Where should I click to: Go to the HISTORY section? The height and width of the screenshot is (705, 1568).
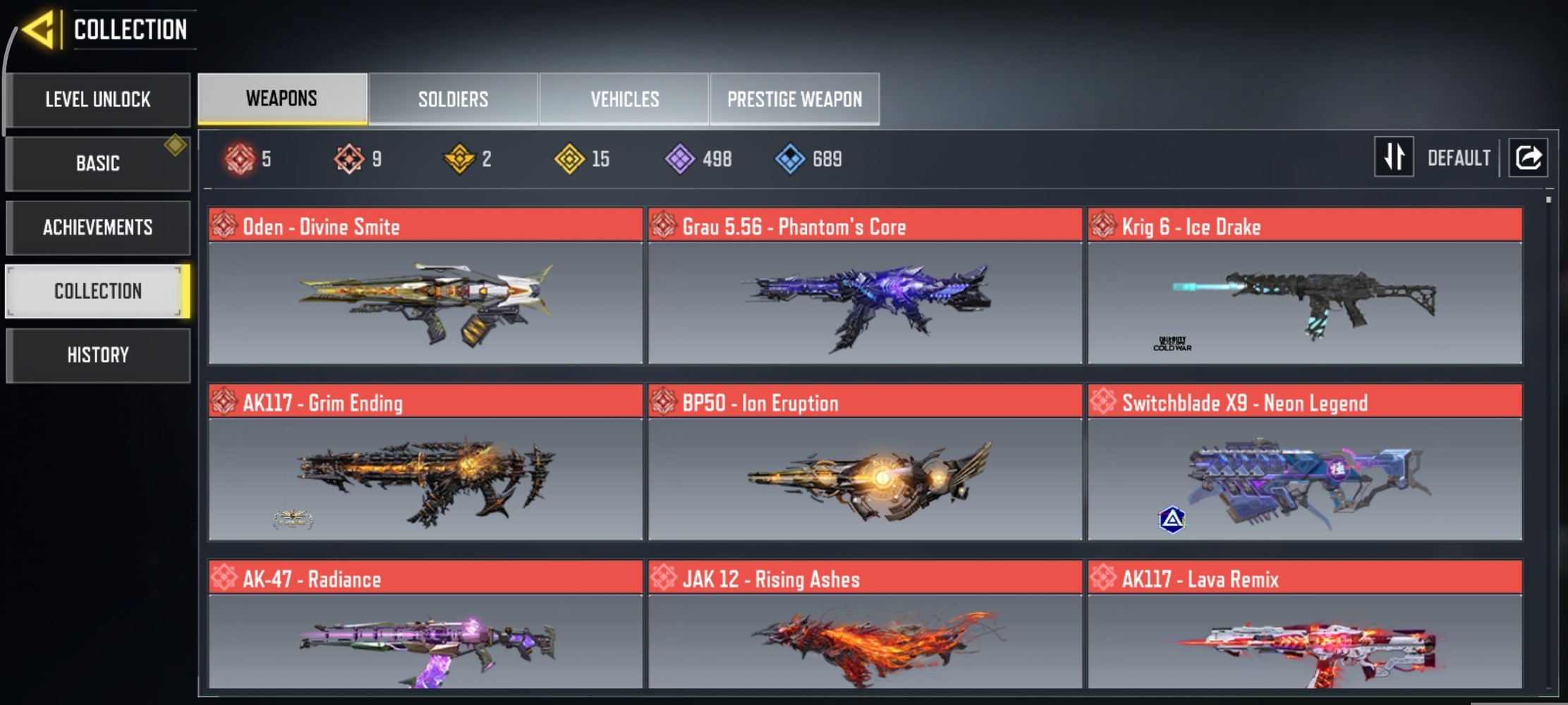click(98, 355)
